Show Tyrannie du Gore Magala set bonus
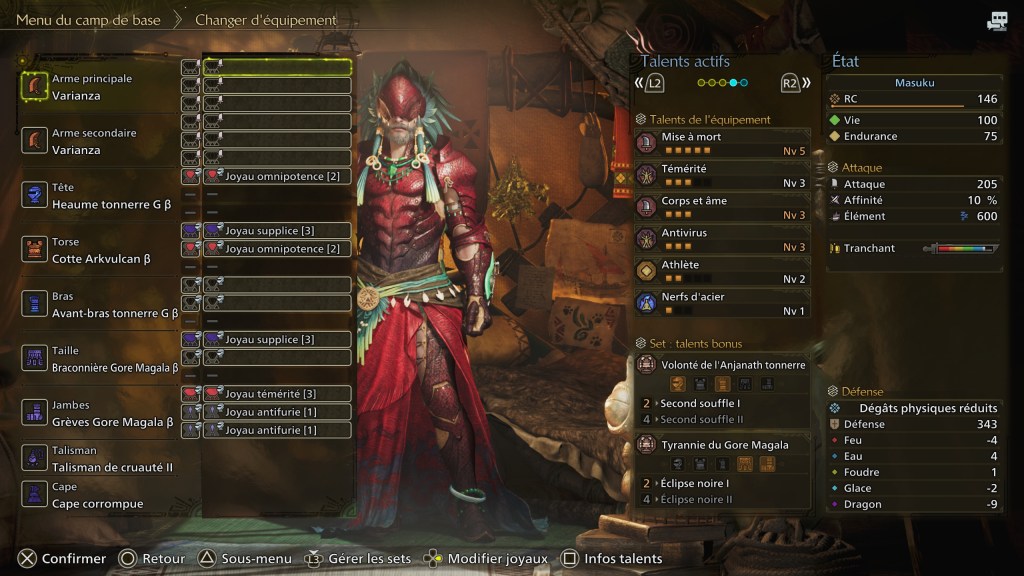The height and width of the screenshot is (576, 1024). point(722,445)
